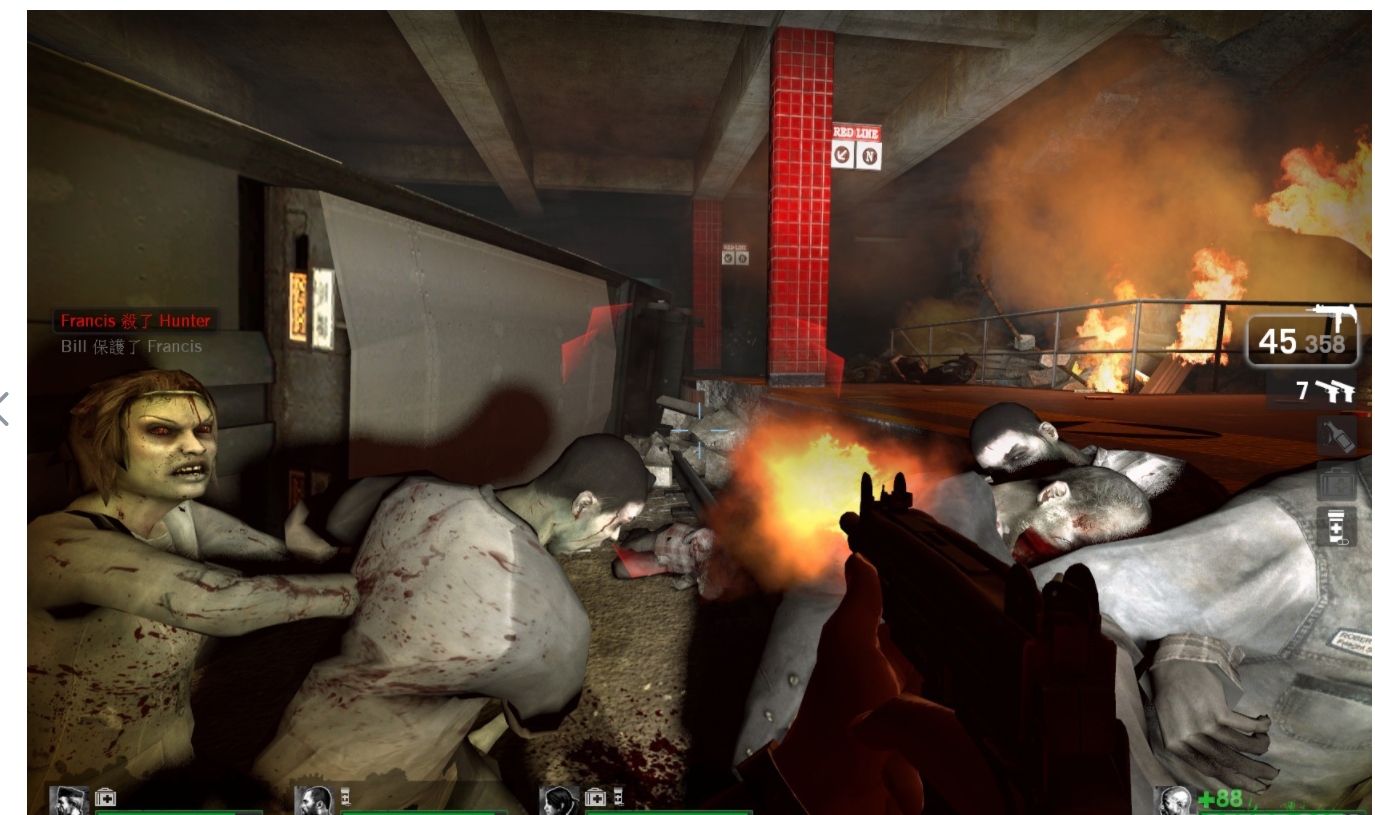
Task: Select the Molotov cocktail slot
Action: coord(1336,435)
